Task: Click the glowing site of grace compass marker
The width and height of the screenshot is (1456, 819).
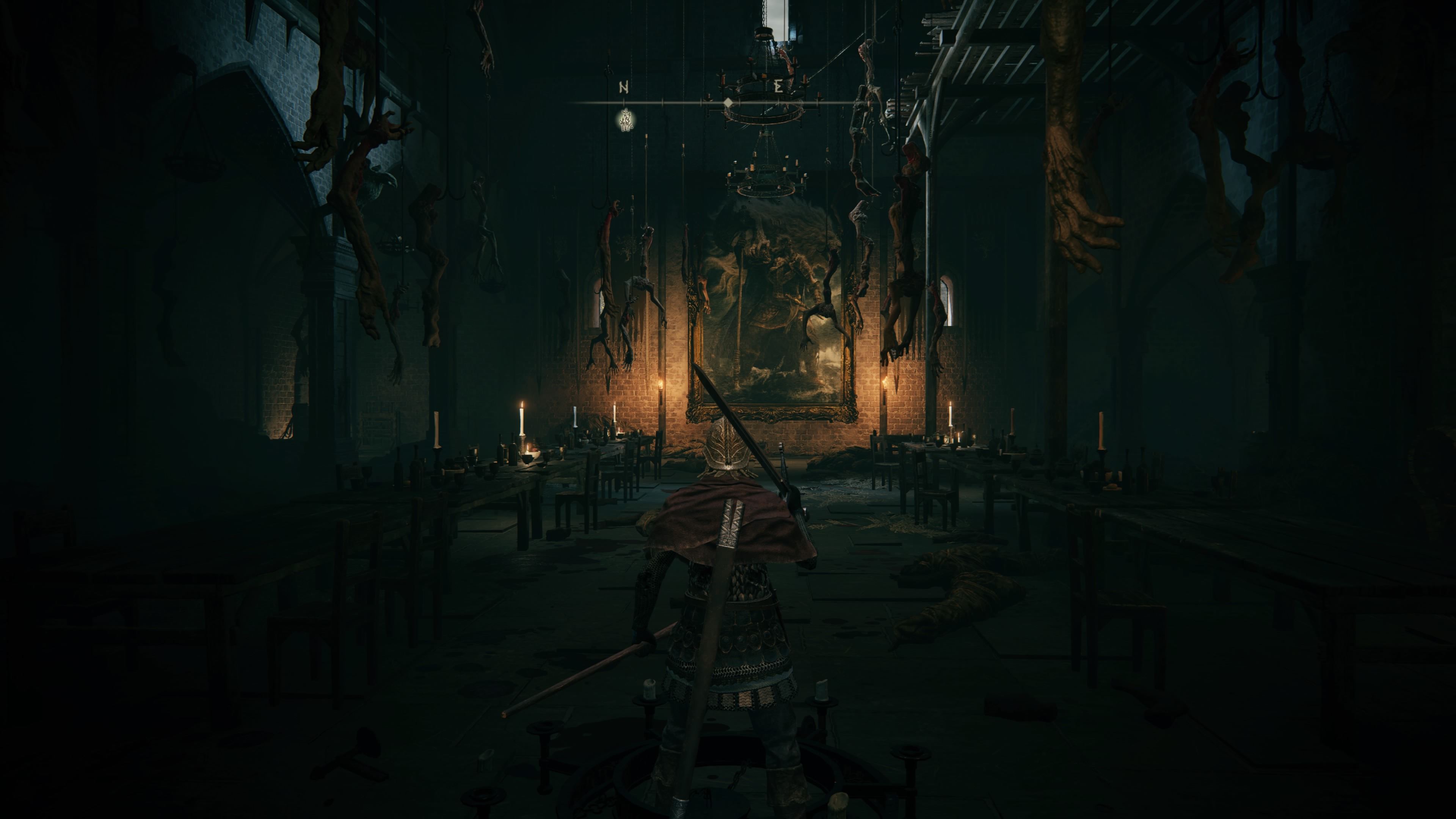Action: pyautogui.click(x=625, y=120)
